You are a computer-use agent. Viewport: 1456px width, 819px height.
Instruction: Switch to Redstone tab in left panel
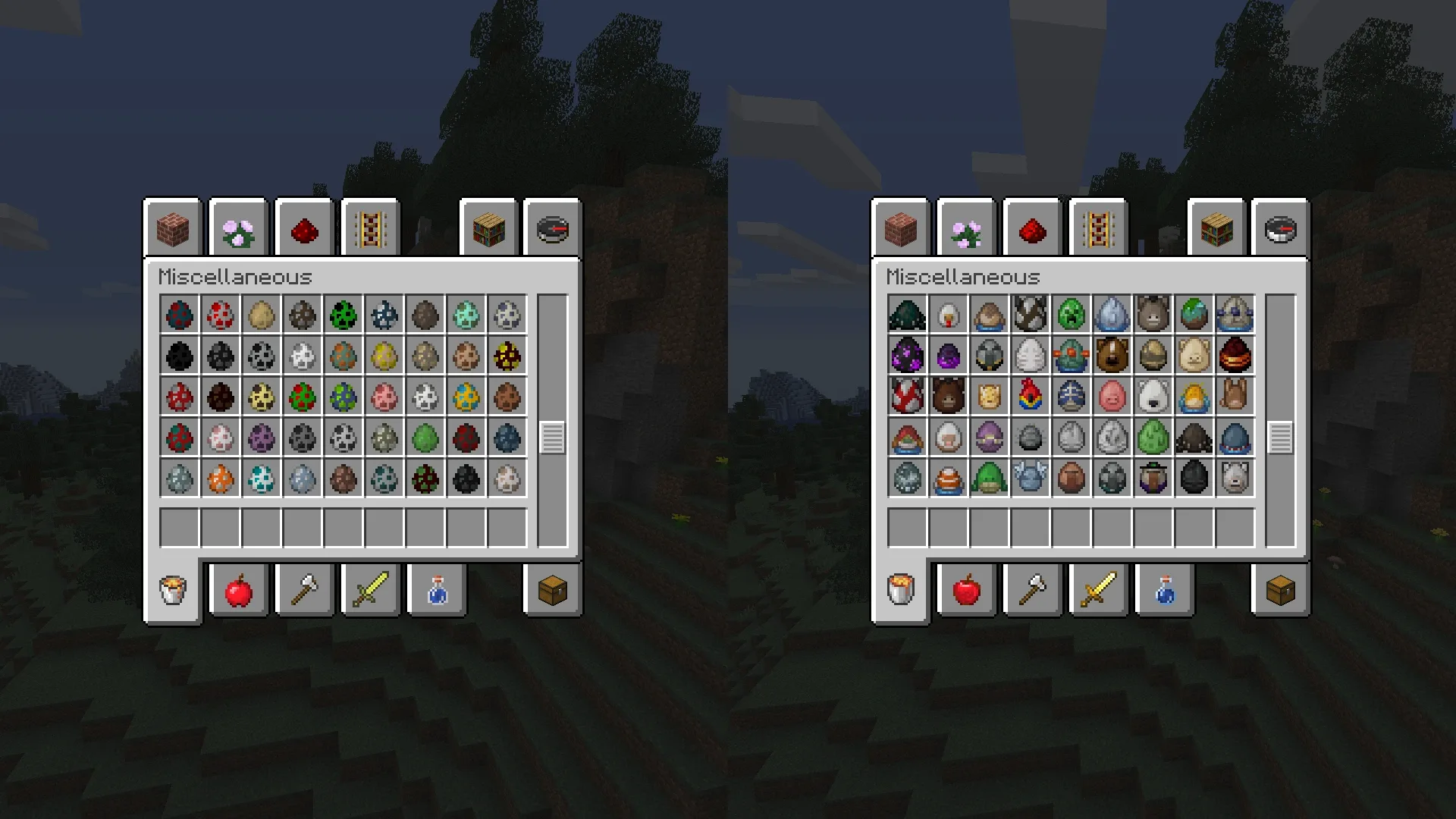pyautogui.click(x=305, y=230)
